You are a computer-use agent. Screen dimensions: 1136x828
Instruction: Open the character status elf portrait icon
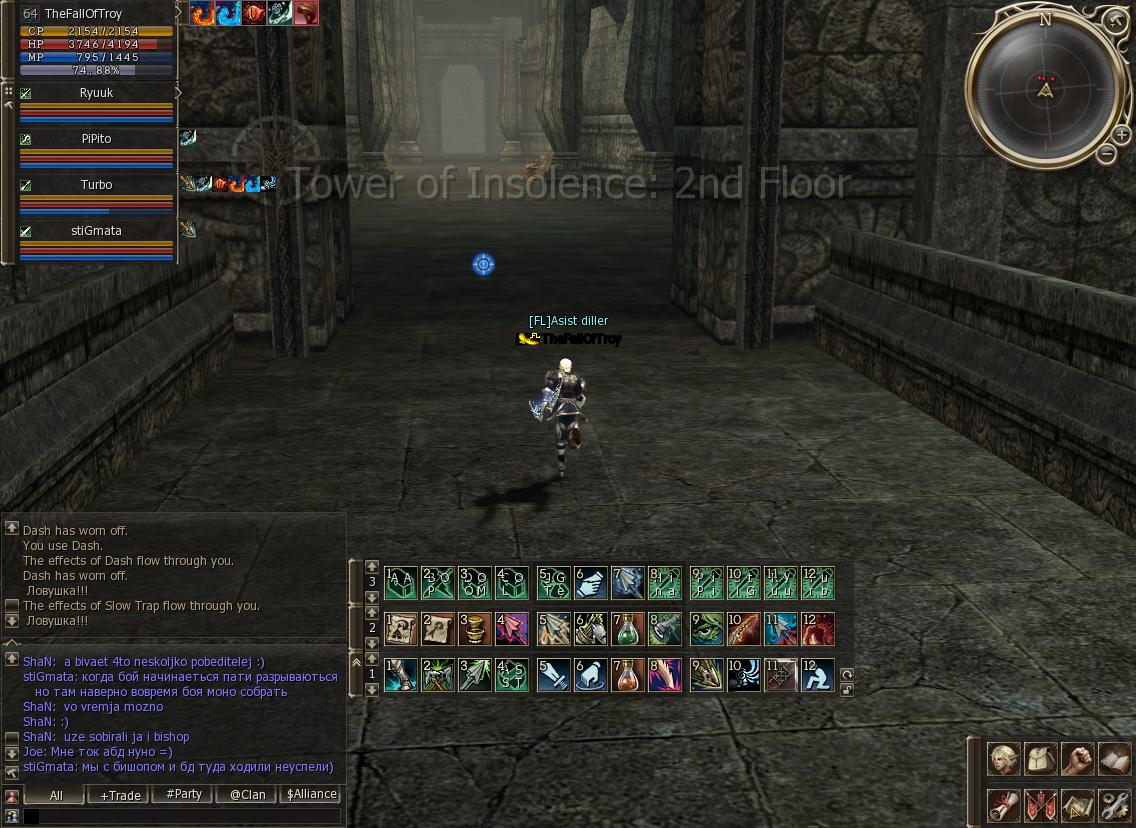pos(1004,759)
